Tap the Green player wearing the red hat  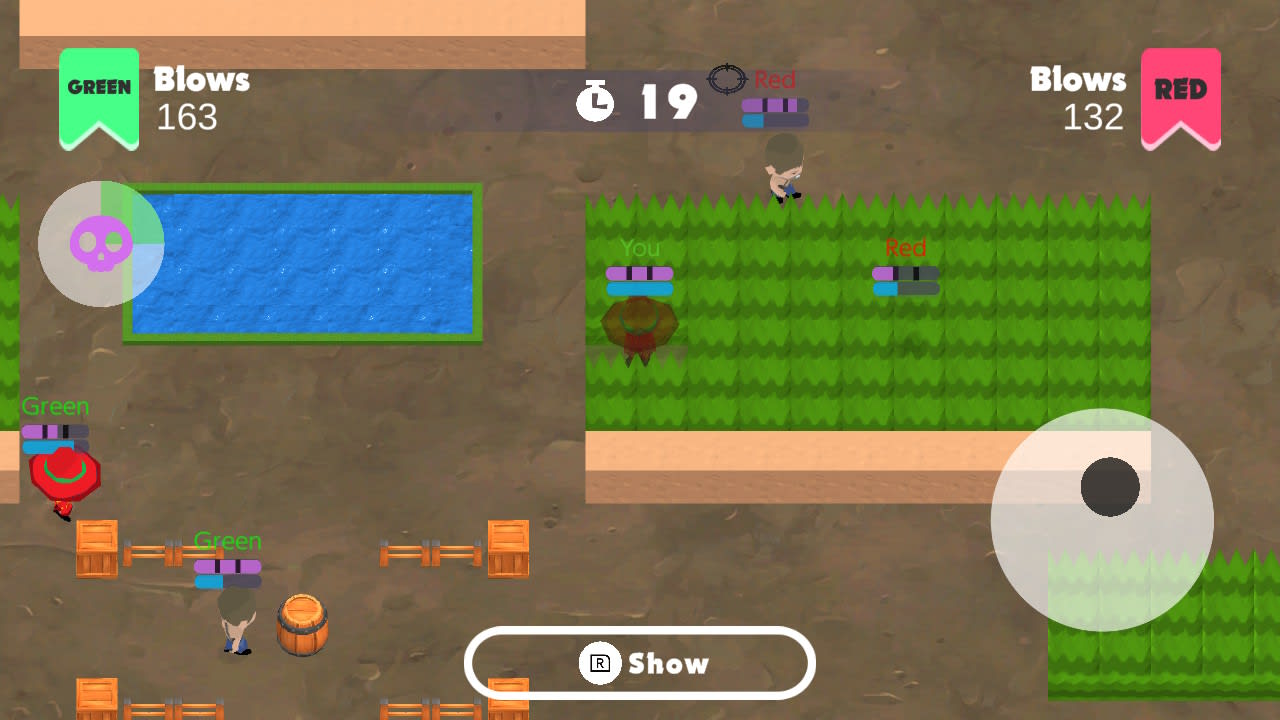click(65, 475)
